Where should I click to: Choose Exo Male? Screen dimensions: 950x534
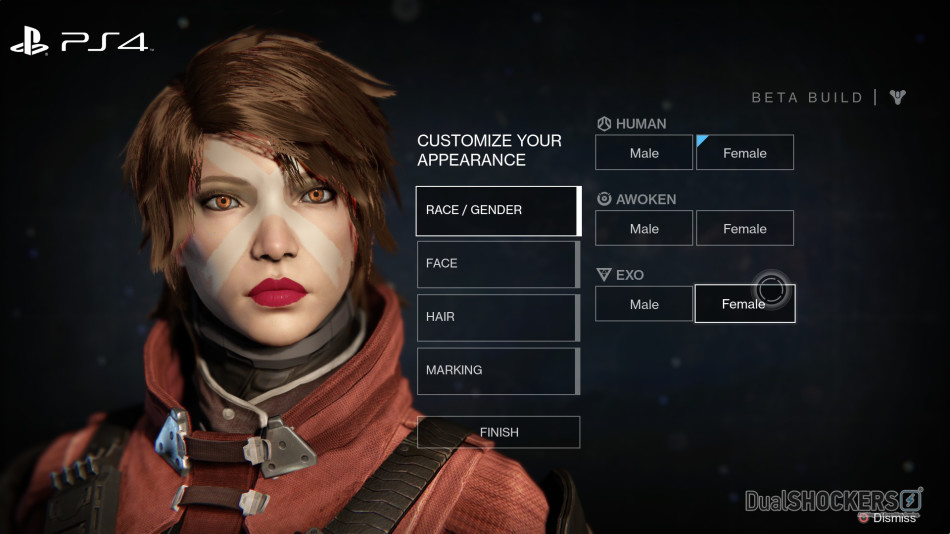point(644,304)
